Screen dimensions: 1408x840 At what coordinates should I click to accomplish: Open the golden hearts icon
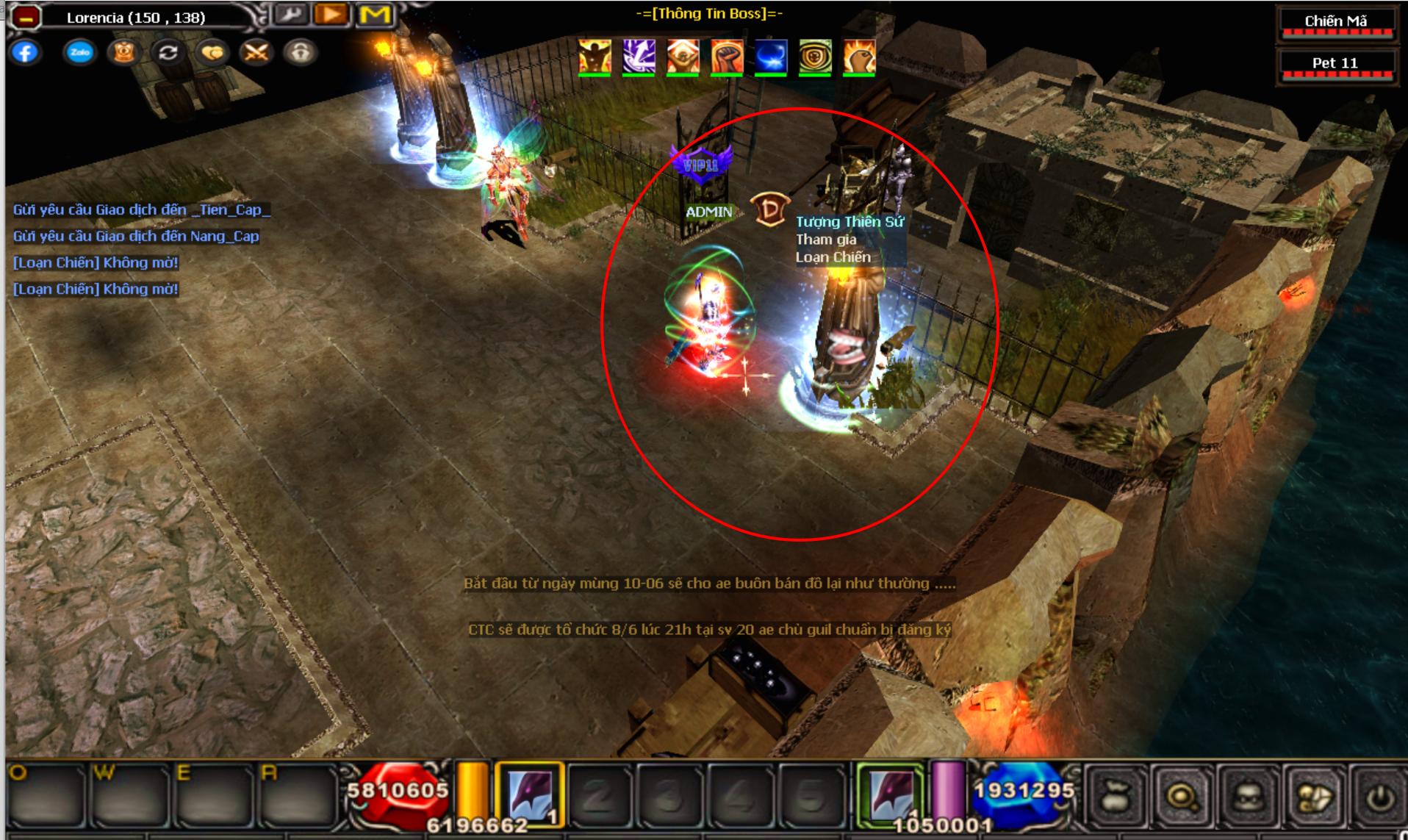212,53
